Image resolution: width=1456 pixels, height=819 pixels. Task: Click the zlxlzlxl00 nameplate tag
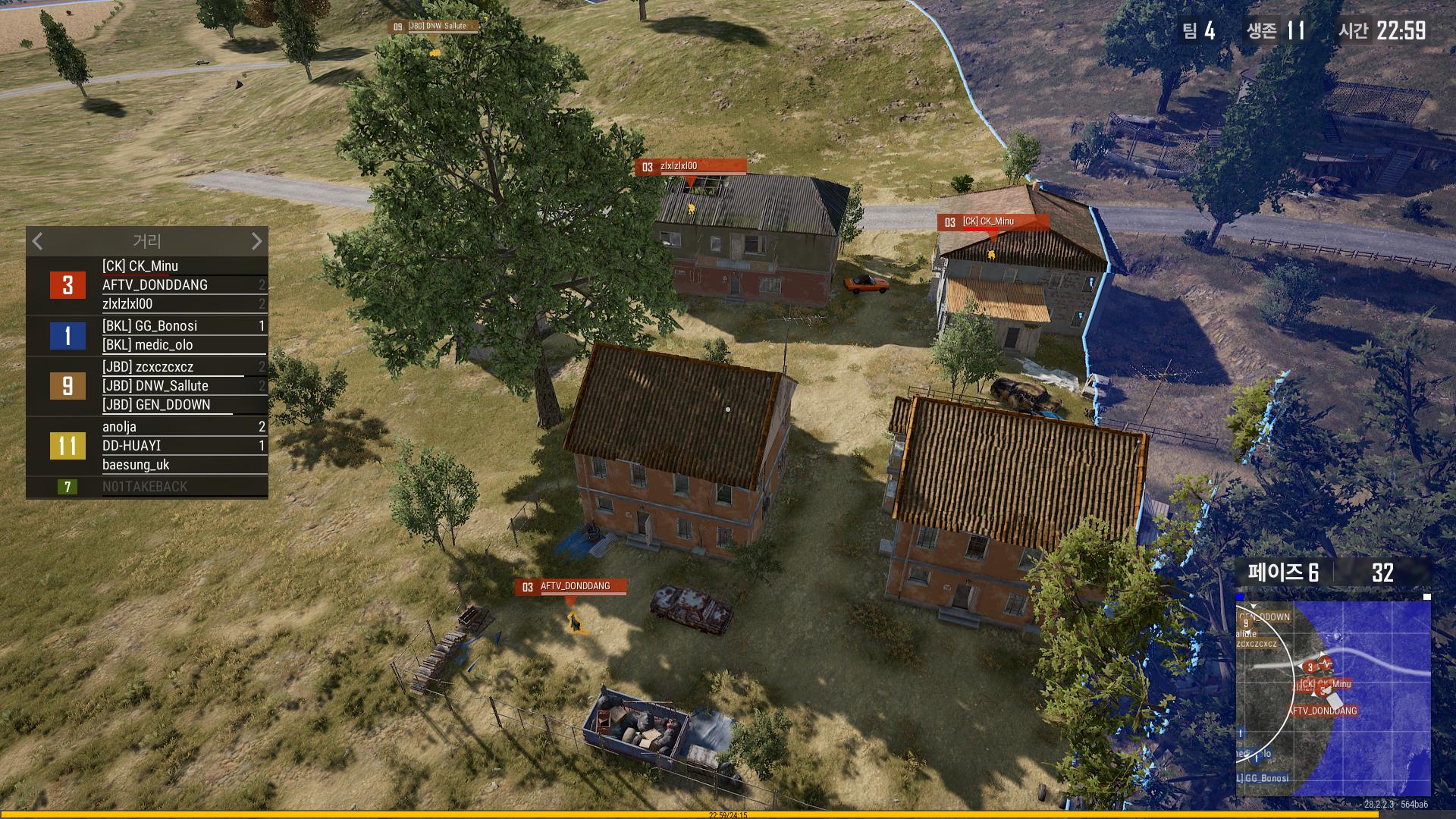tap(690, 167)
